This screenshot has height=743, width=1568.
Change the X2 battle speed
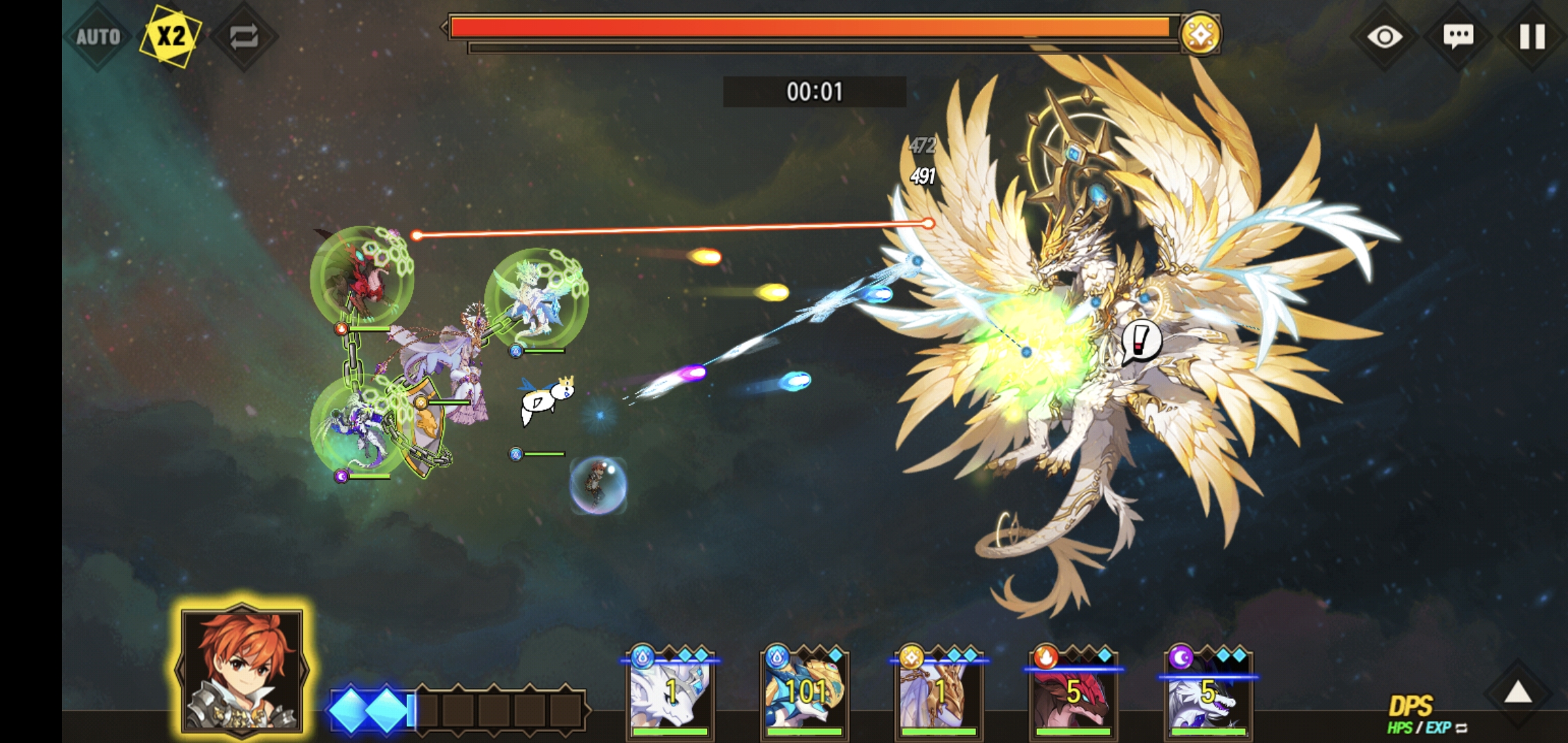coord(171,36)
